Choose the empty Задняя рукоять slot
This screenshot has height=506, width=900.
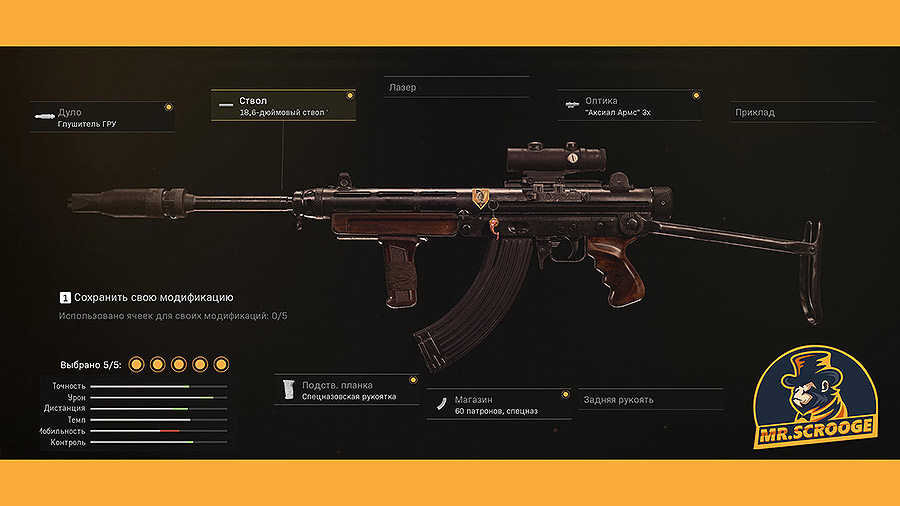[x=650, y=400]
